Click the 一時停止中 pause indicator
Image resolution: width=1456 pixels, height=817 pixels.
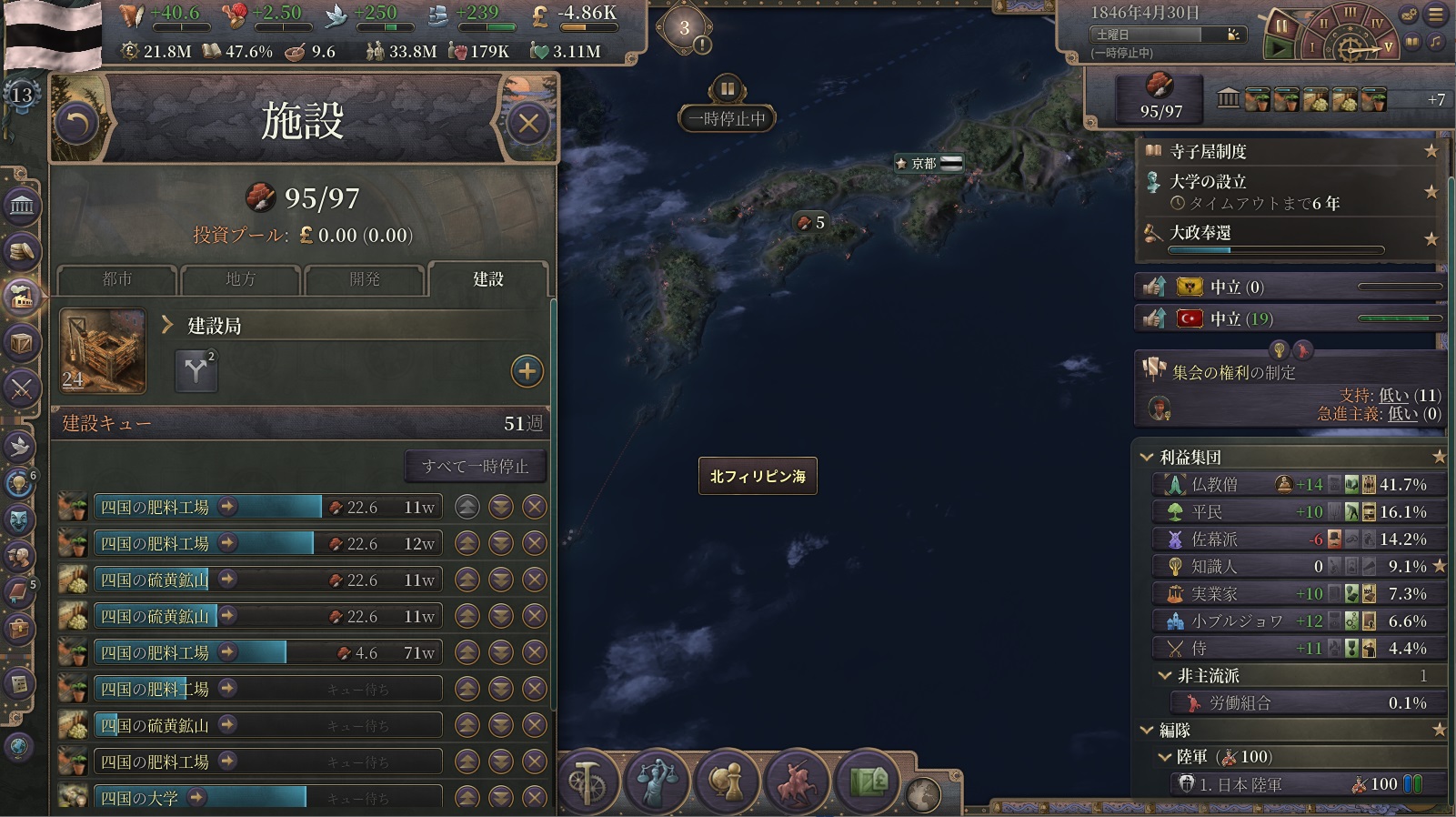pos(727,118)
